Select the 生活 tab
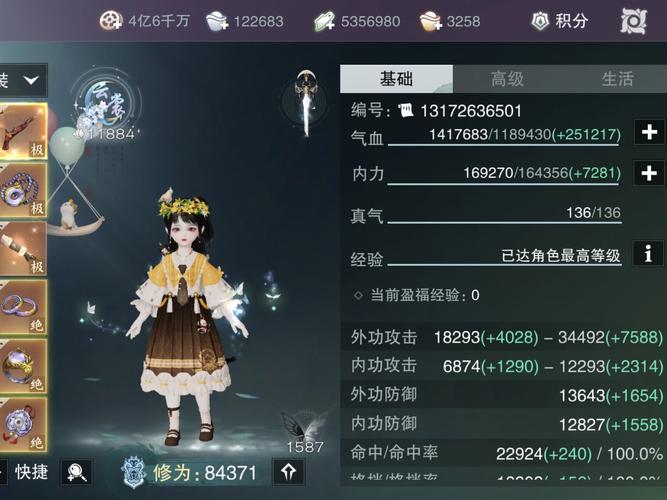The width and height of the screenshot is (667, 500). click(617, 79)
